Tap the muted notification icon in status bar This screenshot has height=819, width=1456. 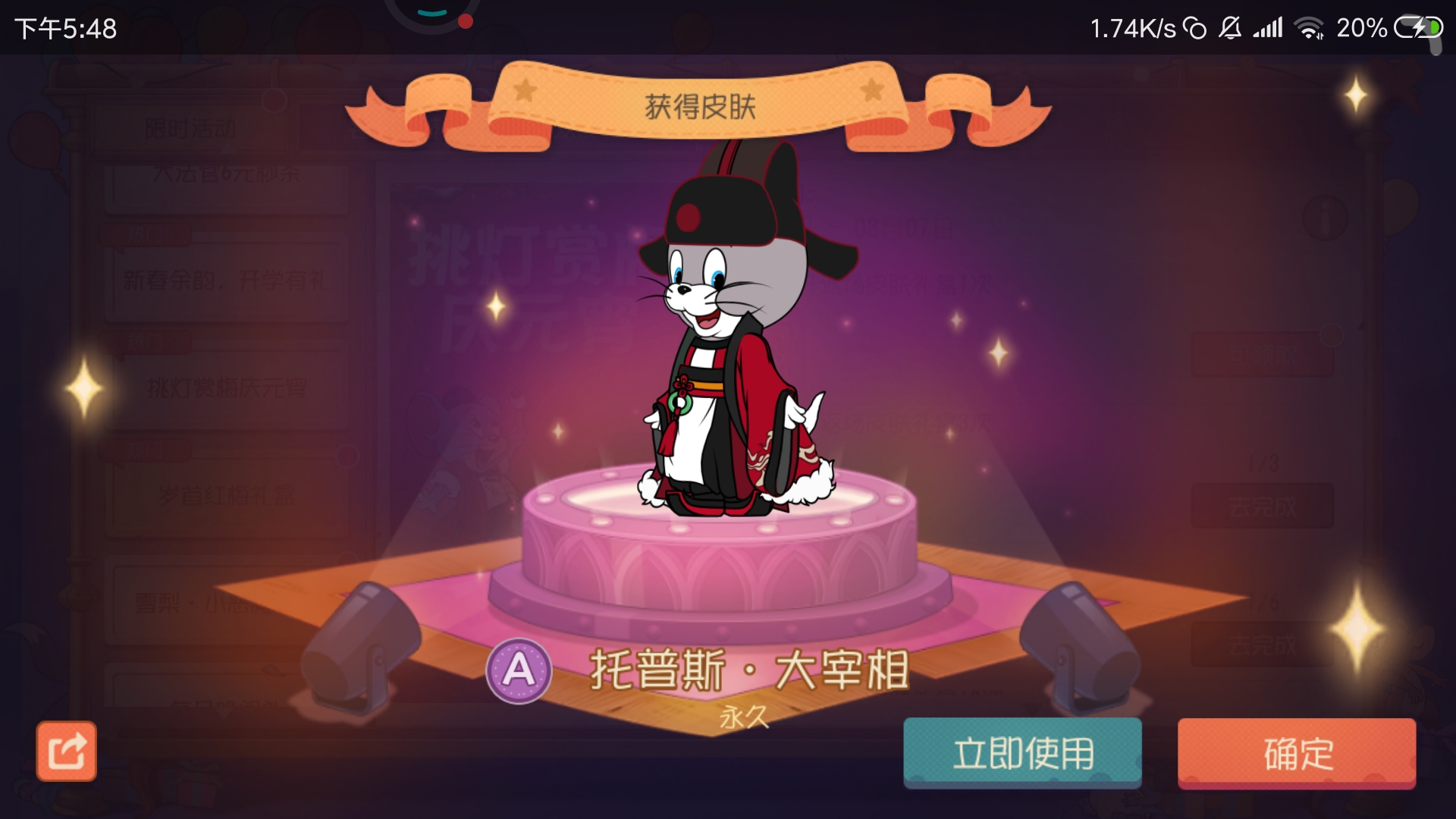pyautogui.click(x=1230, y=28)
